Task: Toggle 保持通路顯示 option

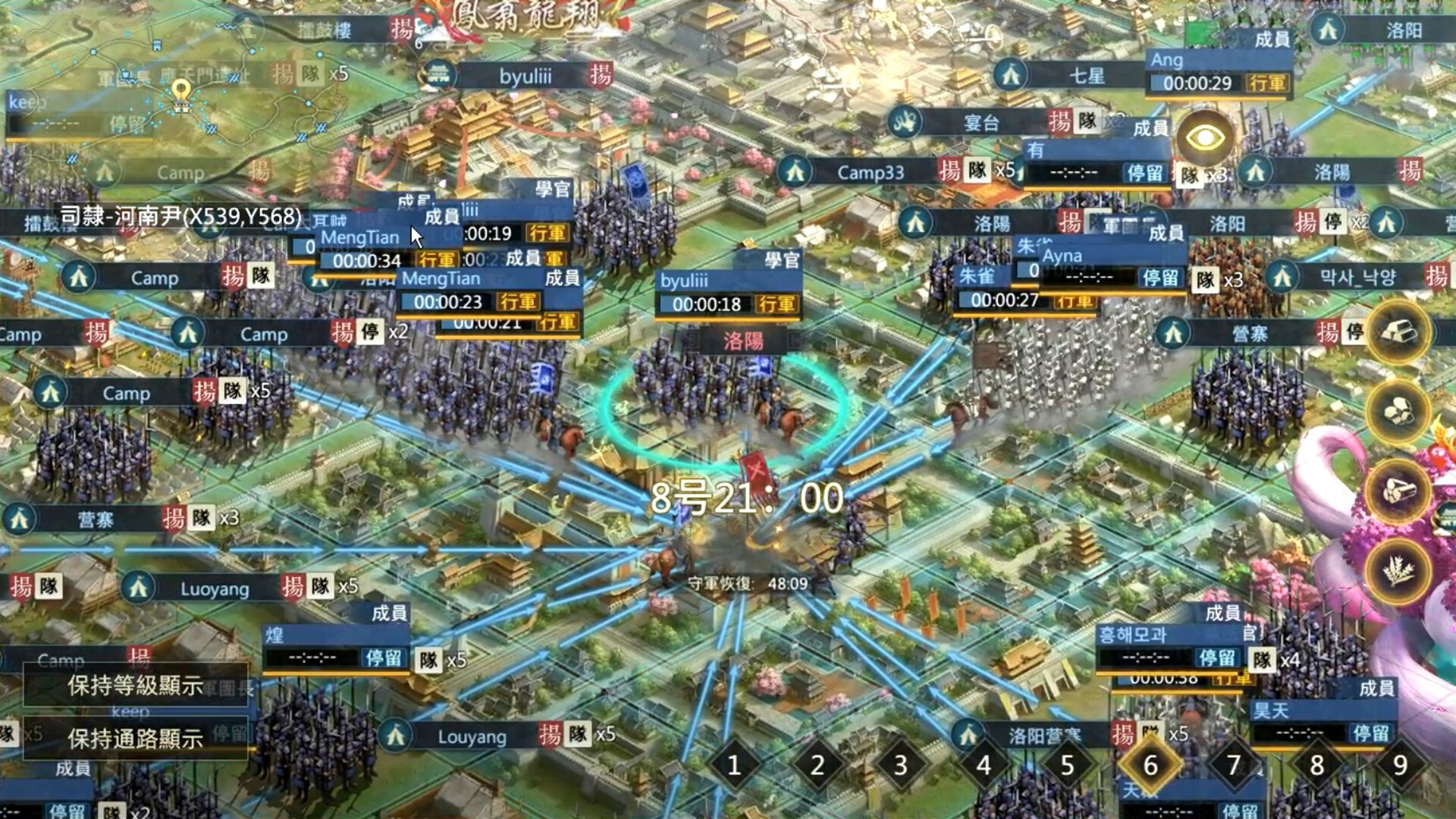Action: point(135,739)
